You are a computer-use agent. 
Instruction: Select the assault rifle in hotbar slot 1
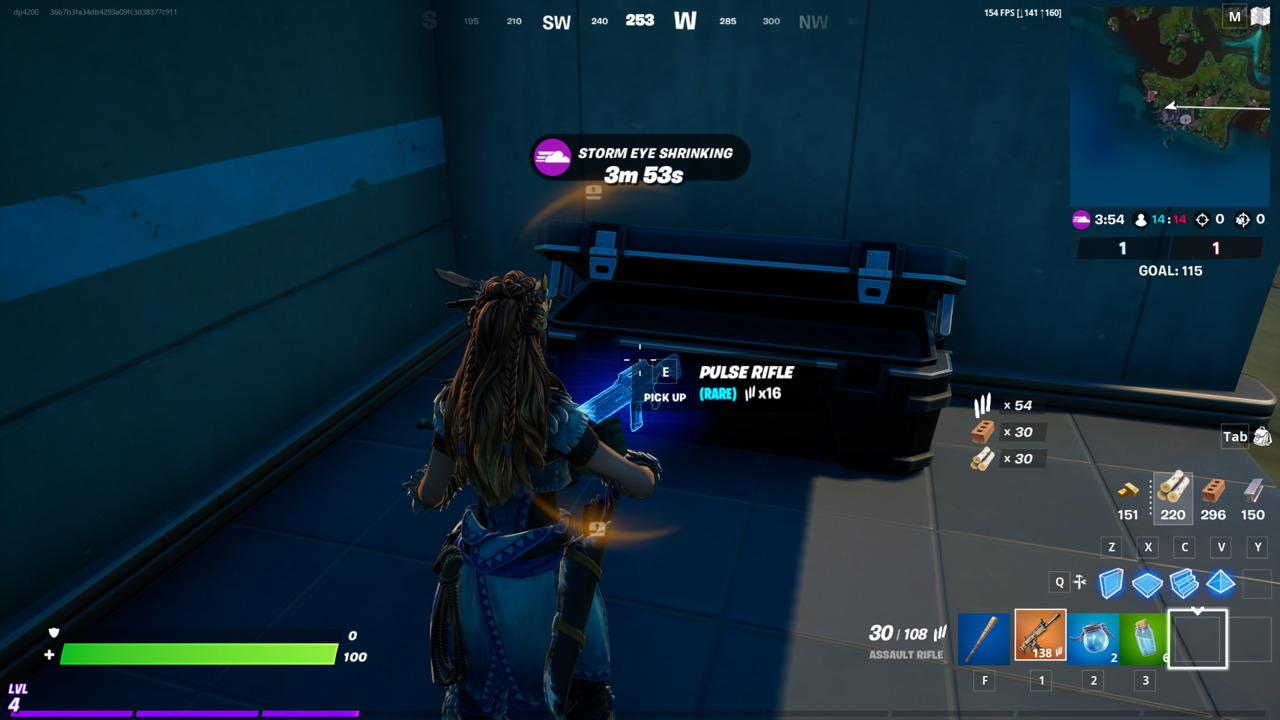[1040, 638]
